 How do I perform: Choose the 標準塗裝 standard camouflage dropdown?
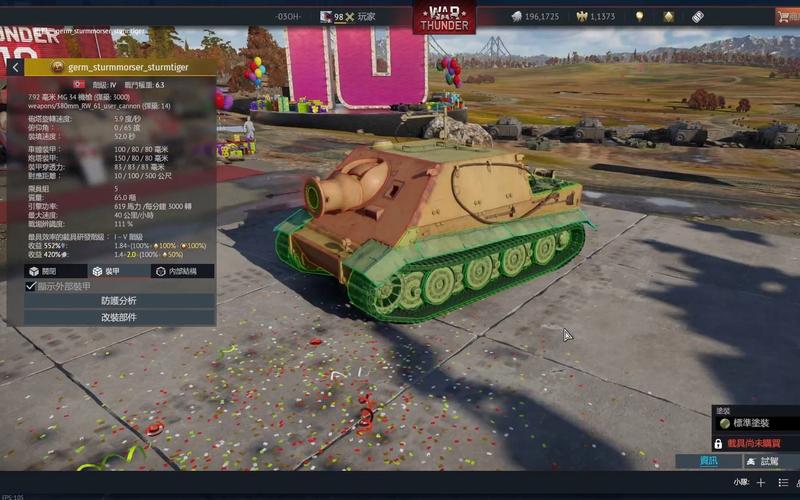pyautogui.click(x=755, y=423)
